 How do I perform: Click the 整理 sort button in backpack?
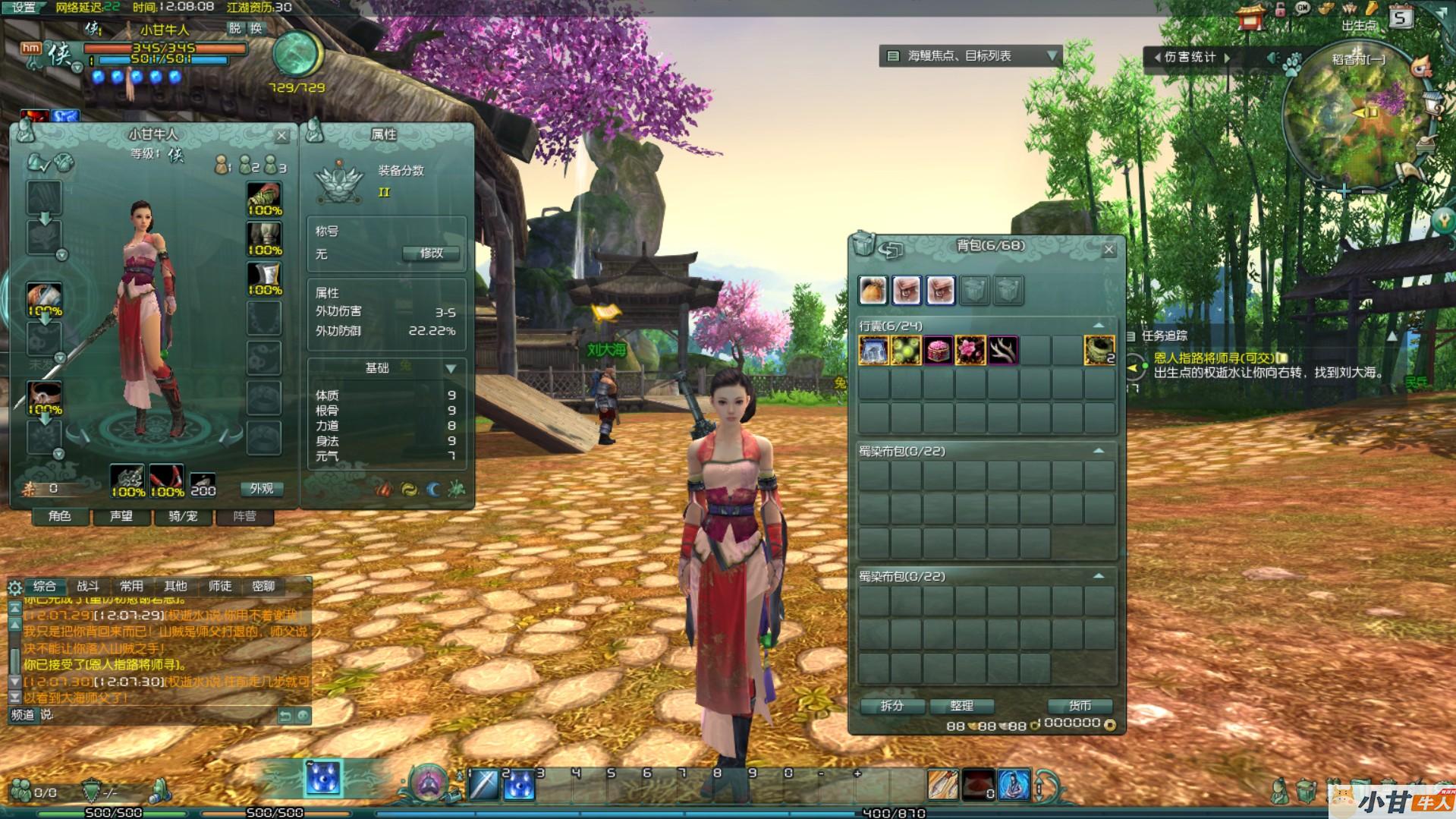[961, 706]
